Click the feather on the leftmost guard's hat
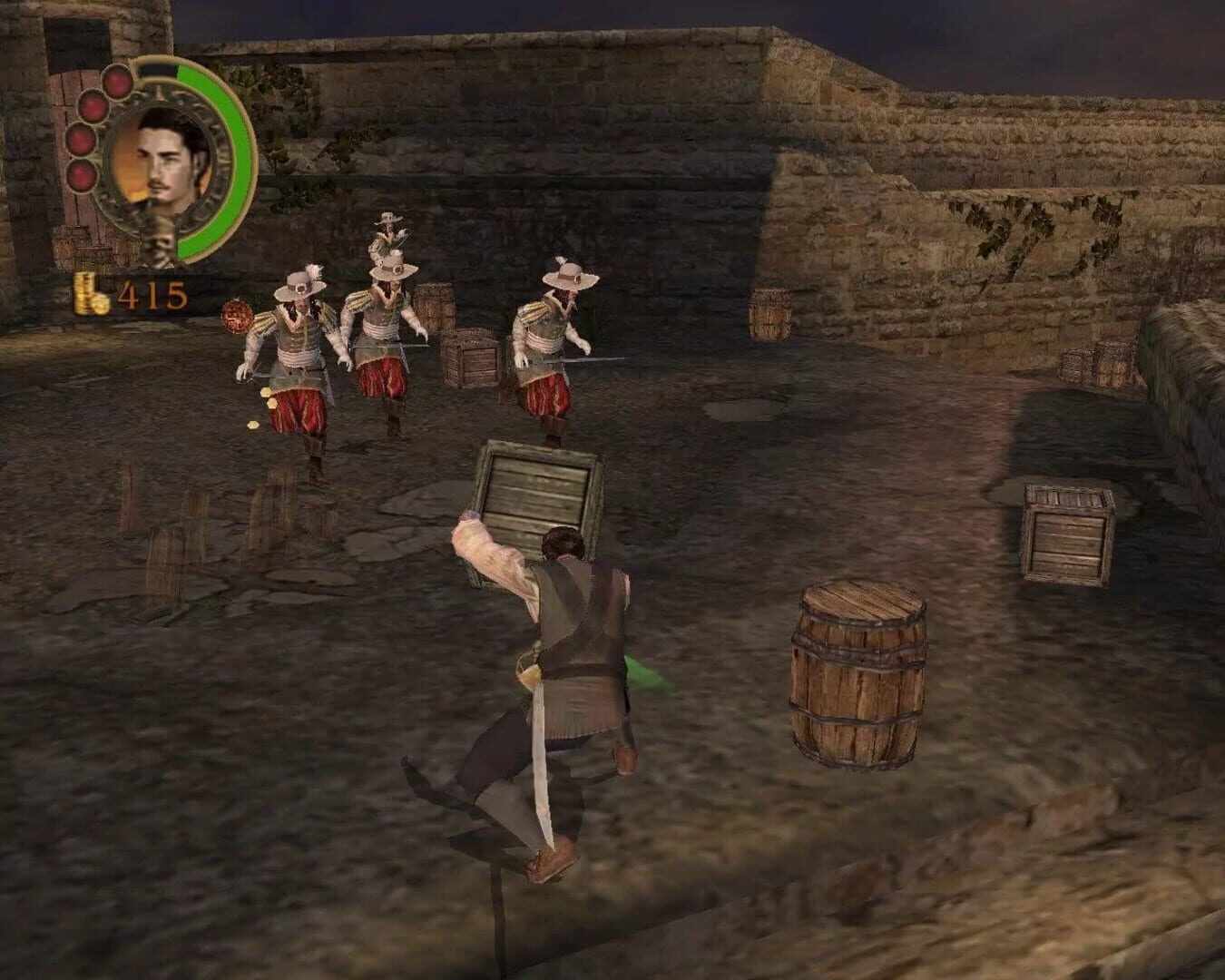The height and width of the screenshot is (980, 1225). click(313, 267)
